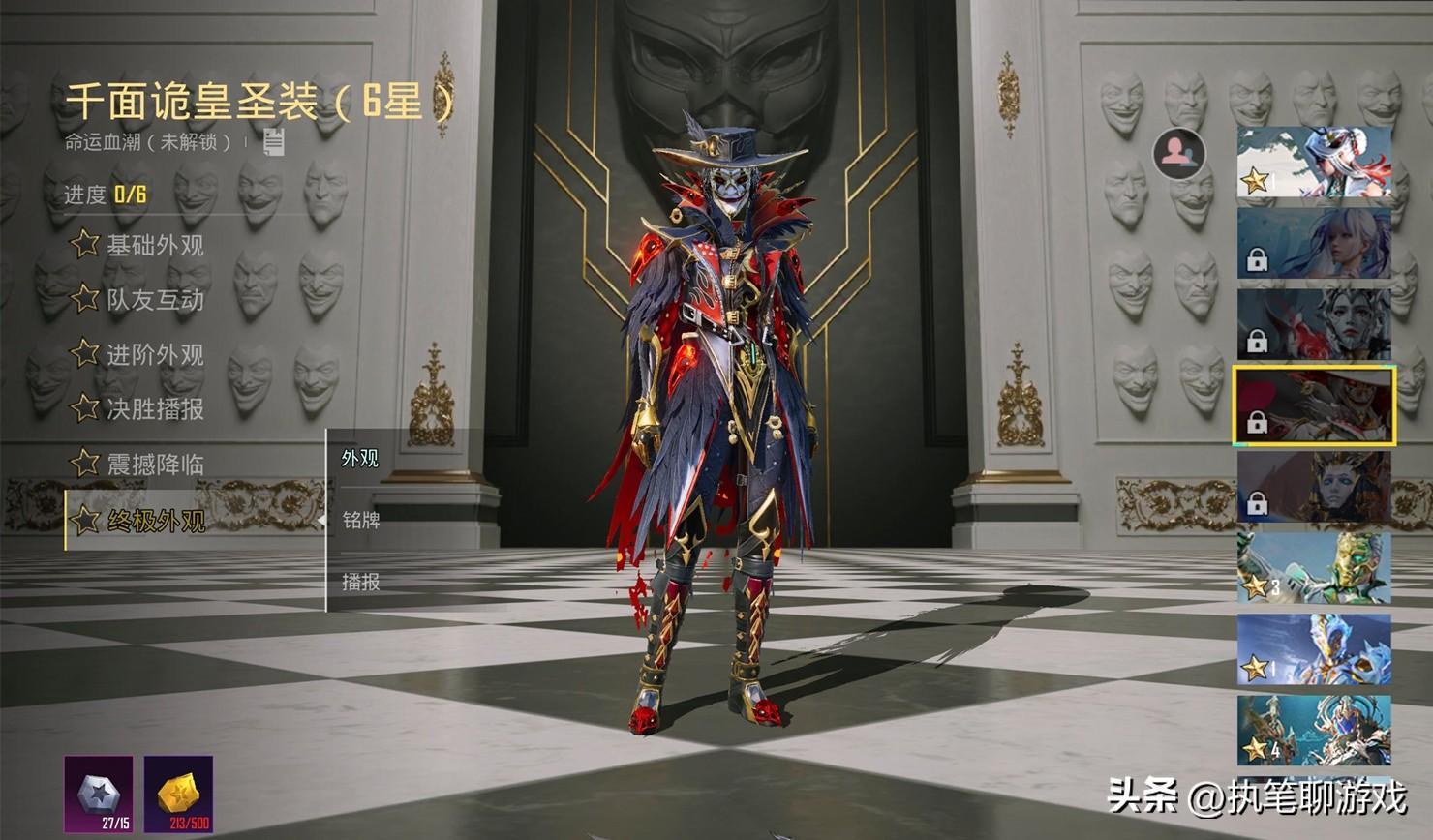Open the silver star material 27/15 slot
The height and width of the screenshot is (840, 1433).
point(99,795)
